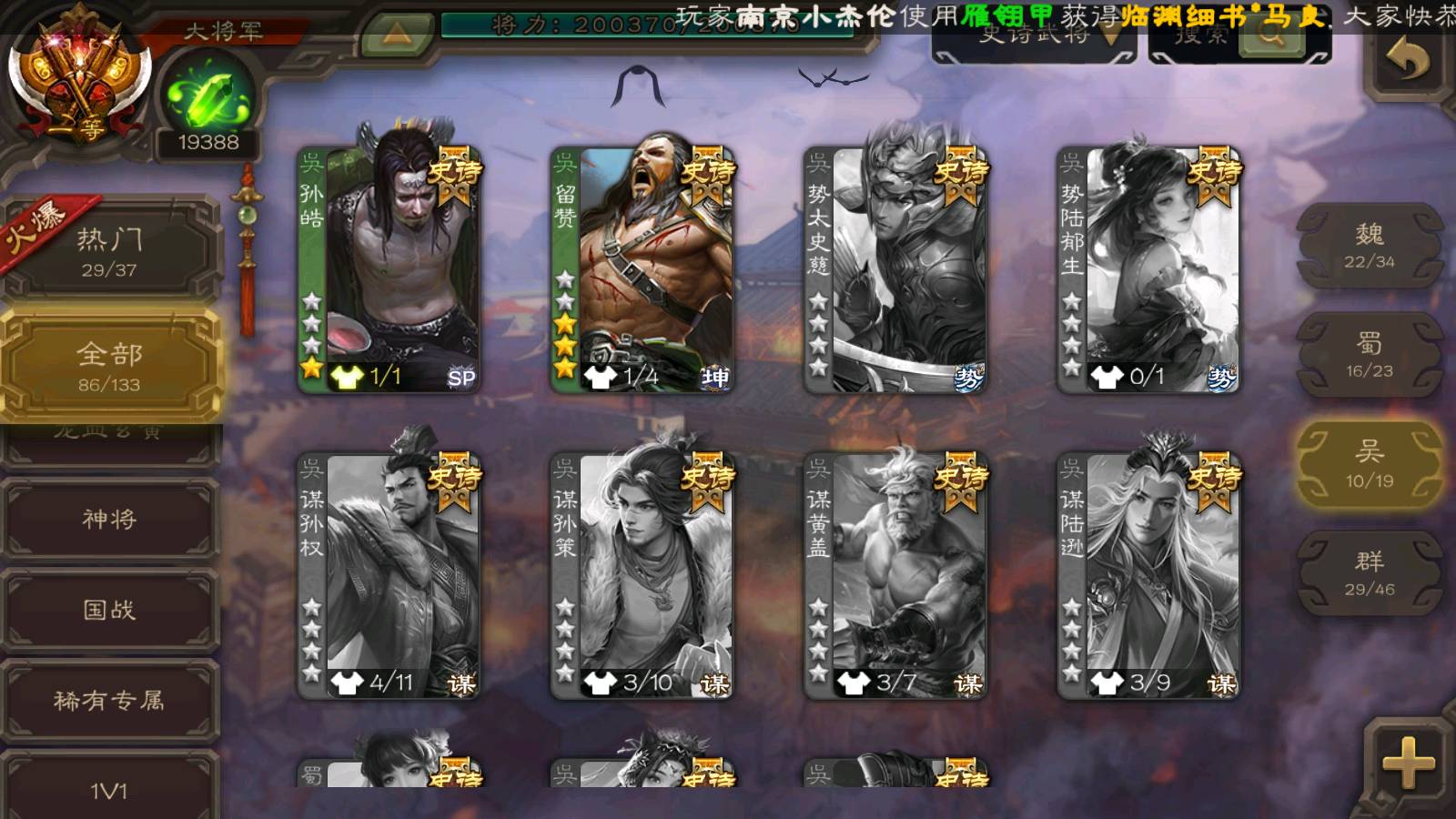Select the 谋孙权 hero card
Viewport: 1456px width, 819px height.
389,576
